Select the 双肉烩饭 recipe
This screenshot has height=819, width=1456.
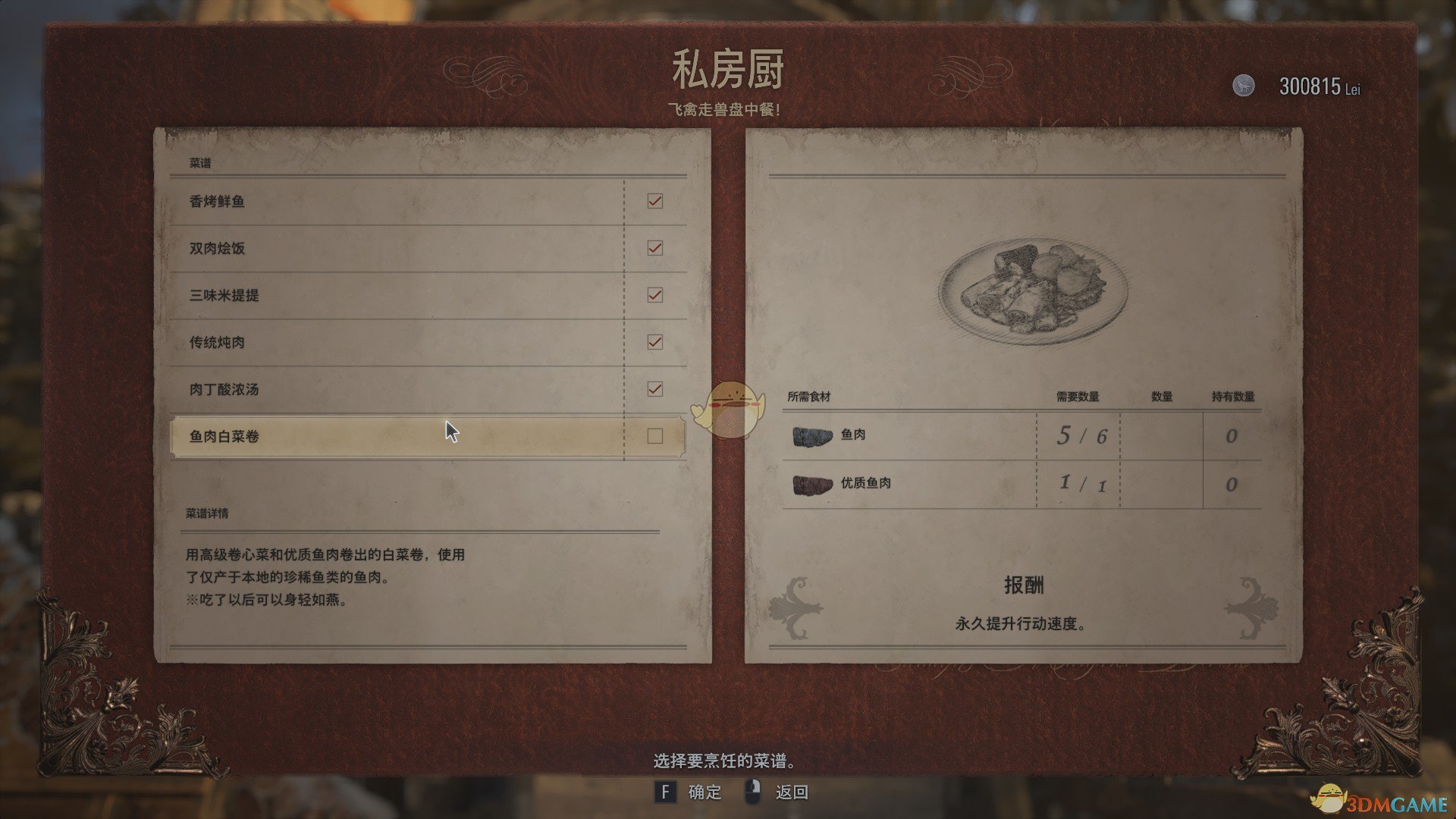(341, 248)
